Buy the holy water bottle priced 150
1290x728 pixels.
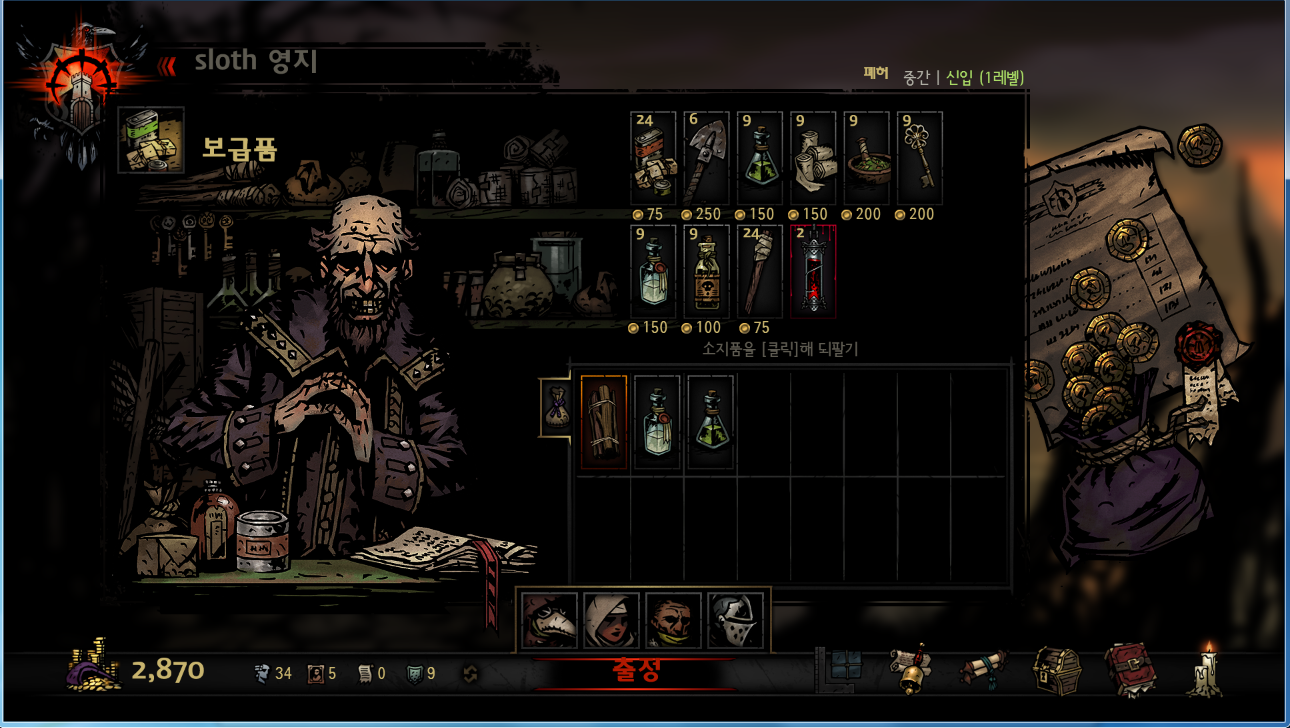point(653,272)
